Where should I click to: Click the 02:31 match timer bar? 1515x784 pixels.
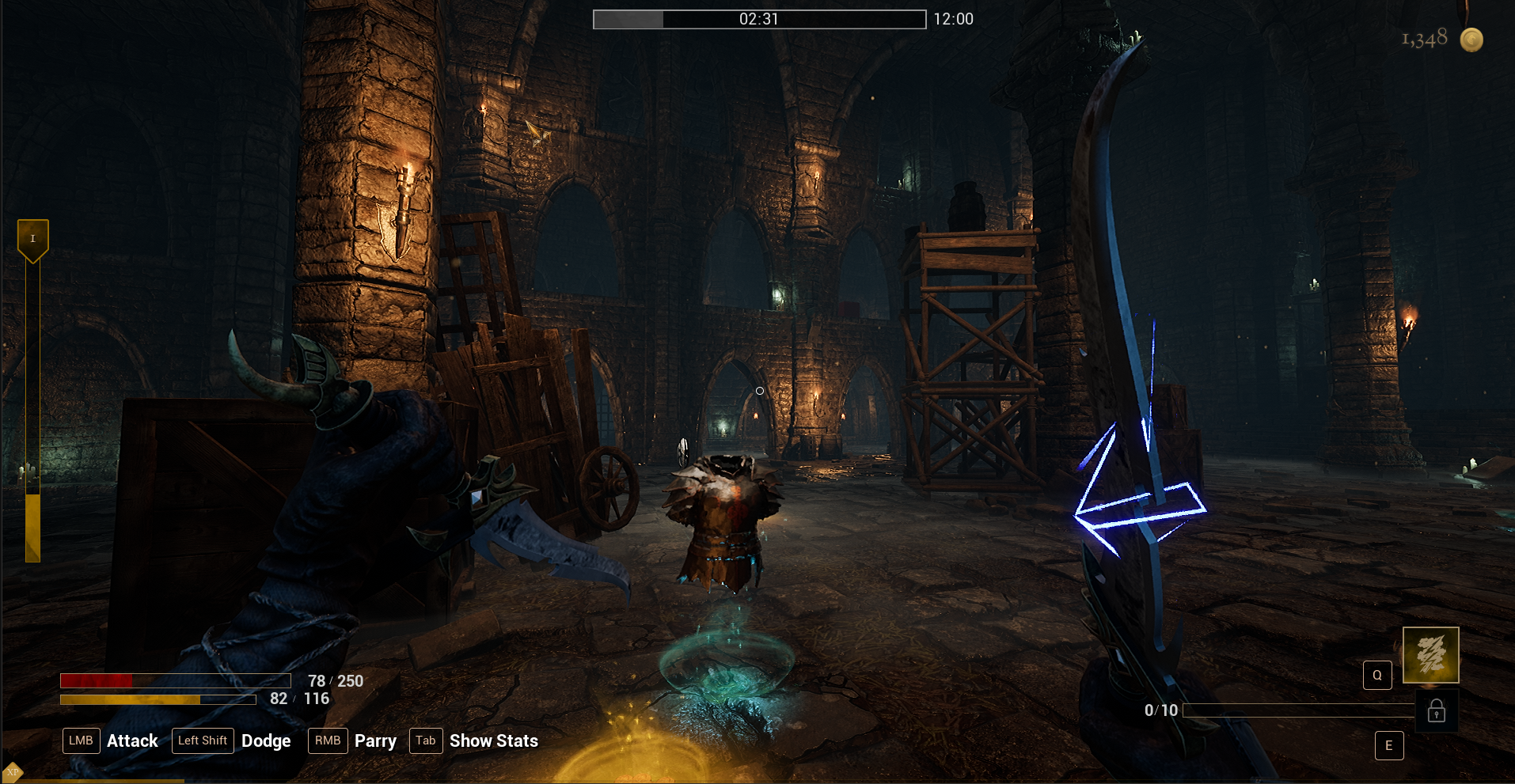[x=758, y=19]
